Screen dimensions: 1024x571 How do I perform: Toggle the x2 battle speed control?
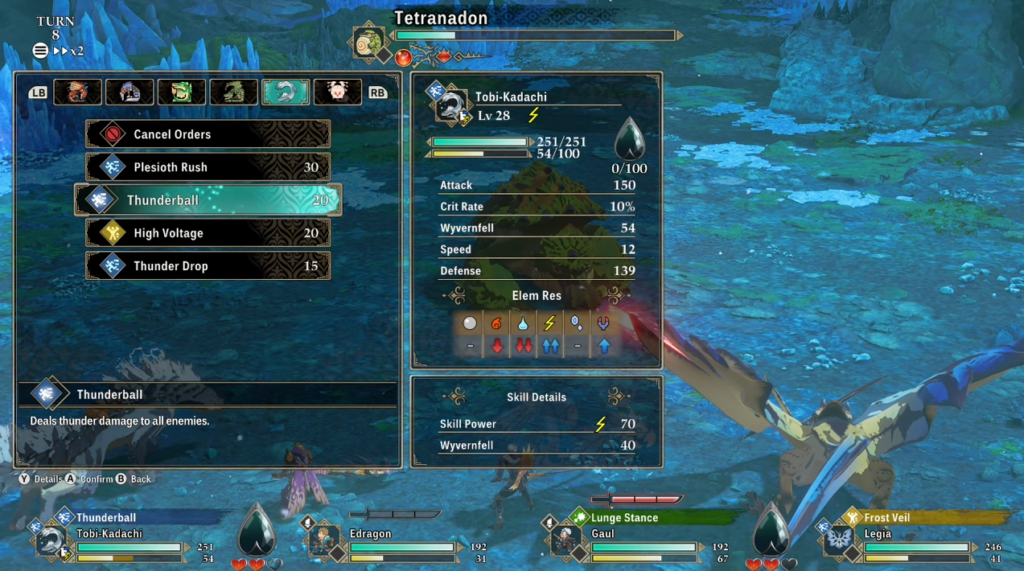click(68, 50)
